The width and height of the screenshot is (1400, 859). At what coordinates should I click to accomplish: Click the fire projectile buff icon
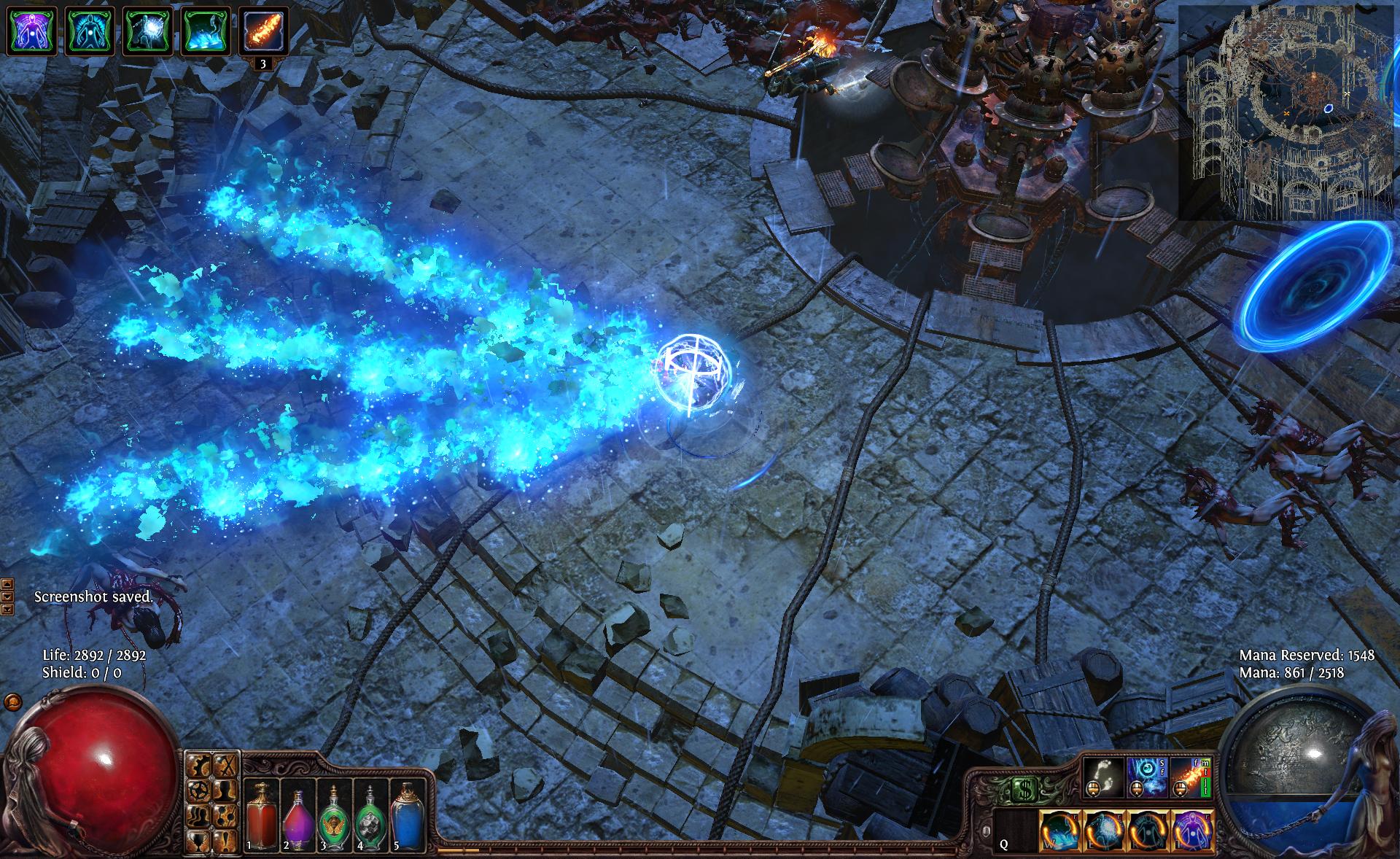(x=263, y=31)
